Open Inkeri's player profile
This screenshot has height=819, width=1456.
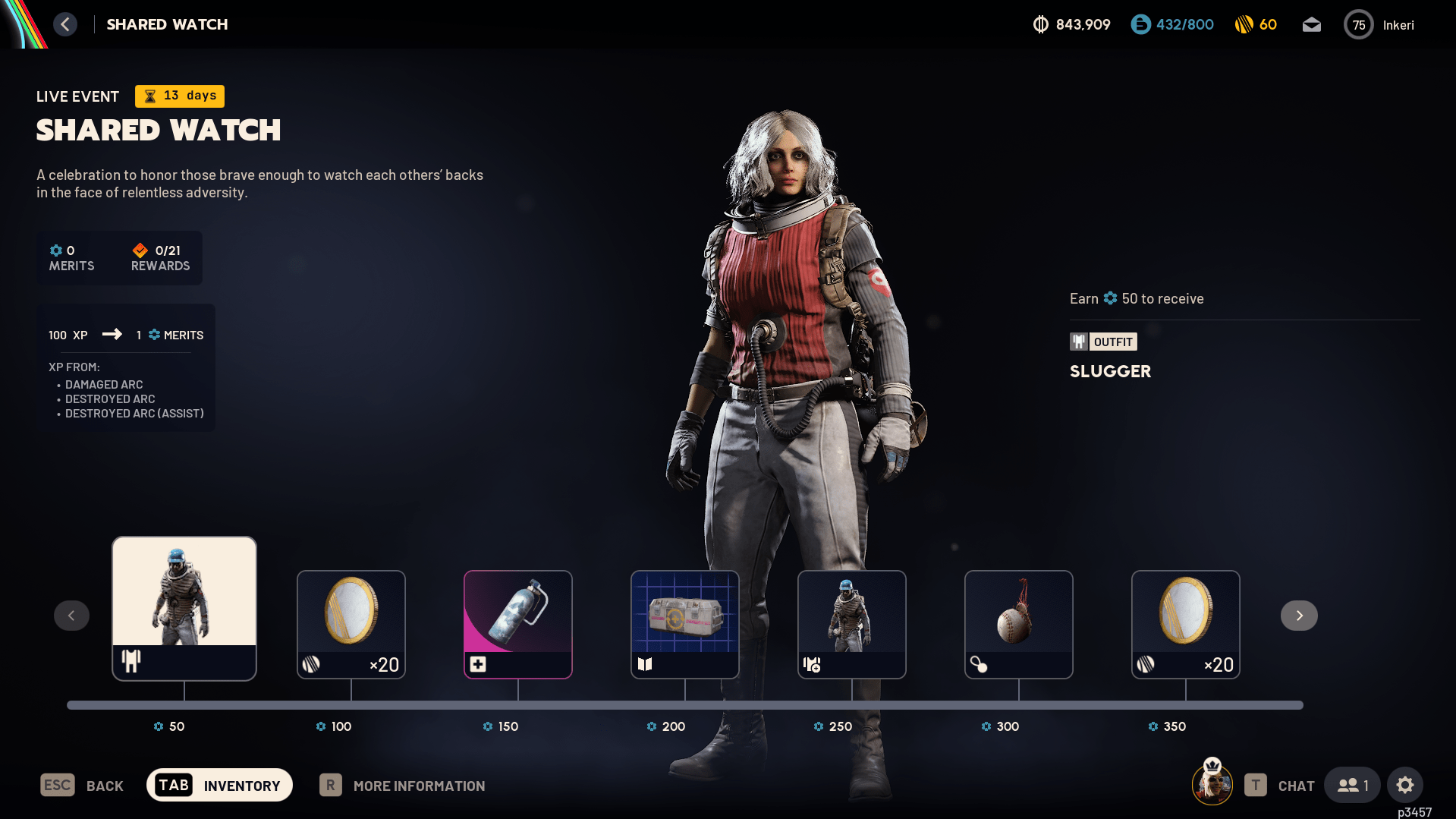click(x=1379, y=25)
